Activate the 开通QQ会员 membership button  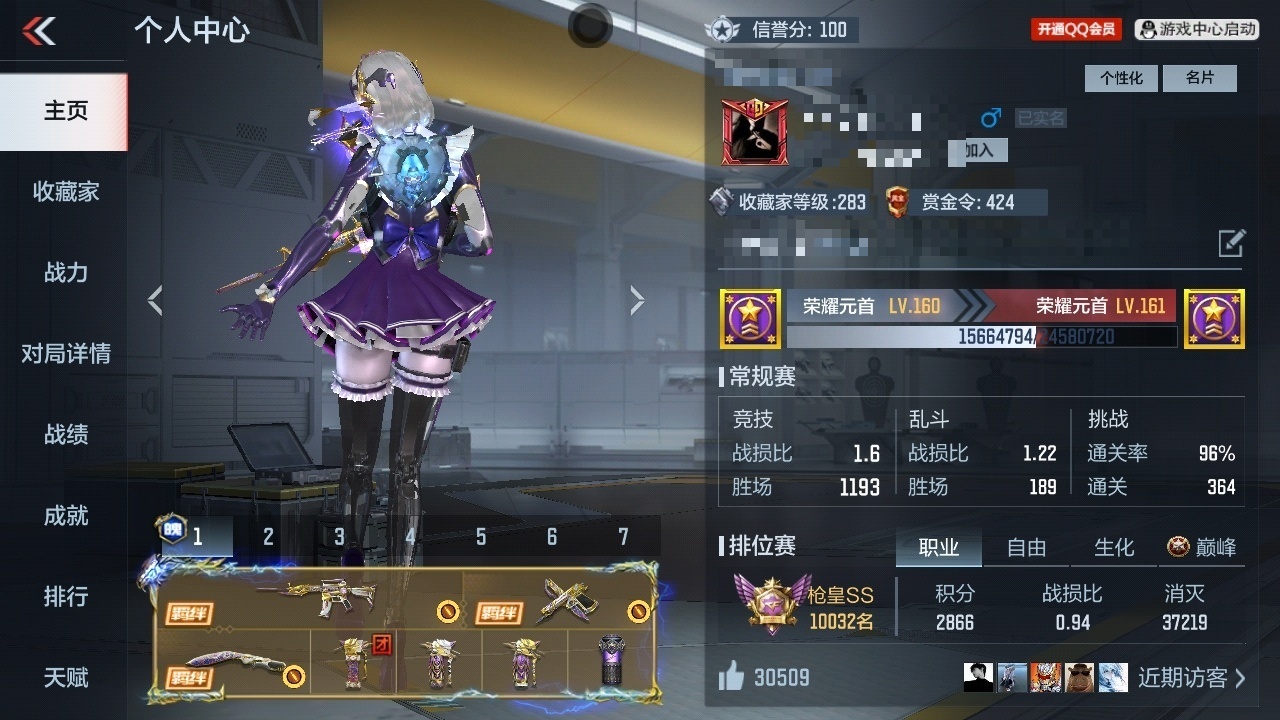pyautogui.click(x=1076, y=30)
